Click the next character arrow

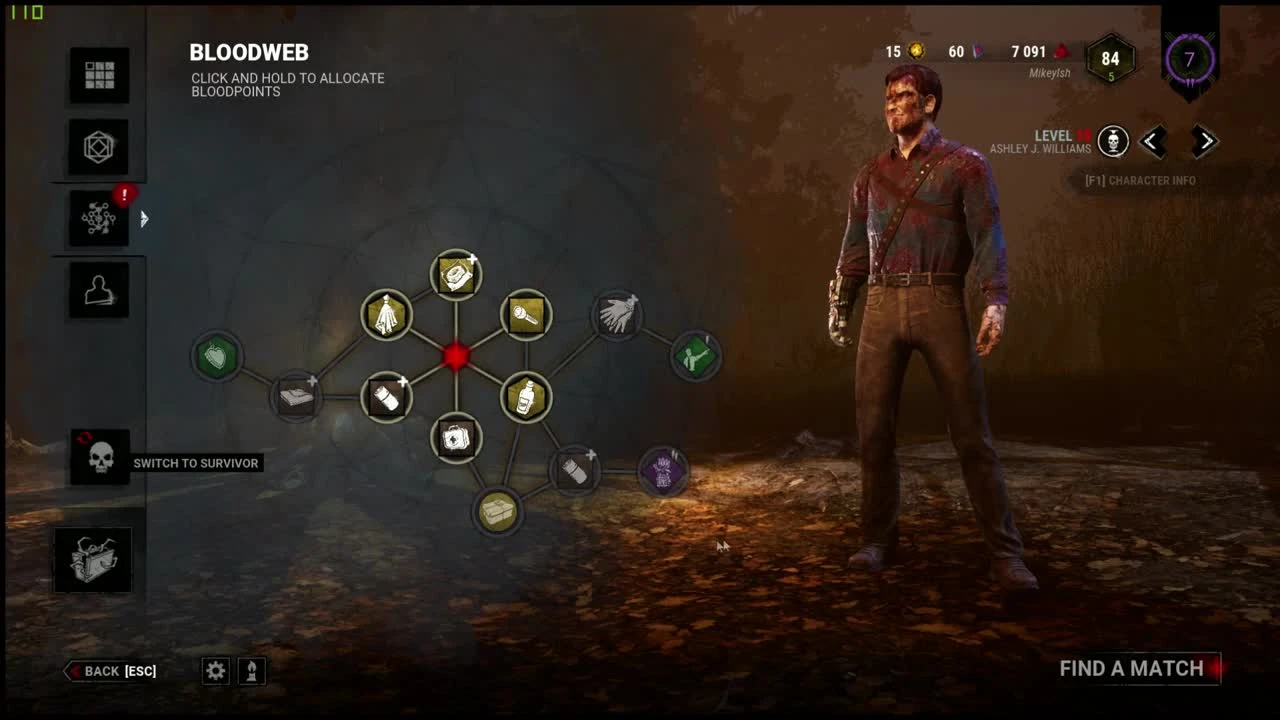(x=1203, y=141)
